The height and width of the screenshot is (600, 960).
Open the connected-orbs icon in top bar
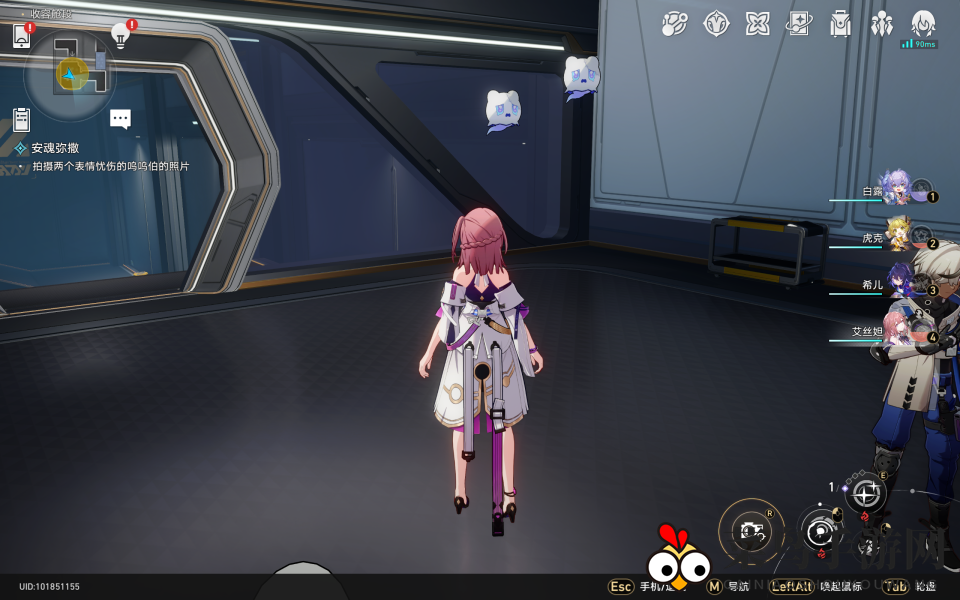click(675, 24)
